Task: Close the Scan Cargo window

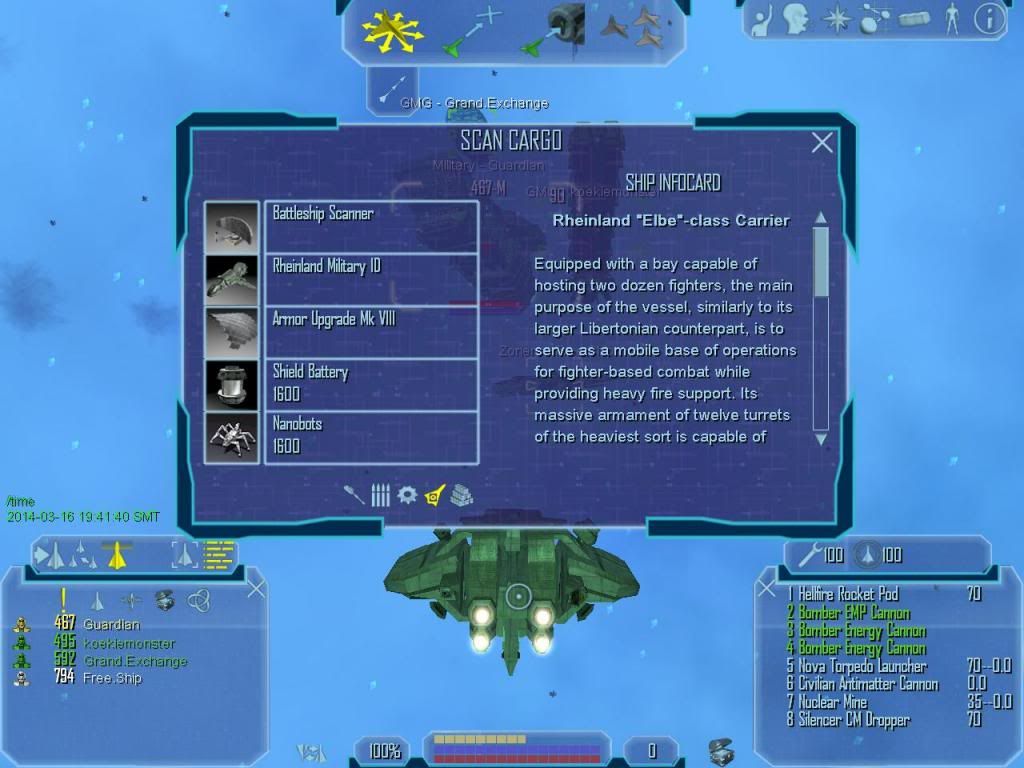Action: pyautogui.click(x=821, y=143)
